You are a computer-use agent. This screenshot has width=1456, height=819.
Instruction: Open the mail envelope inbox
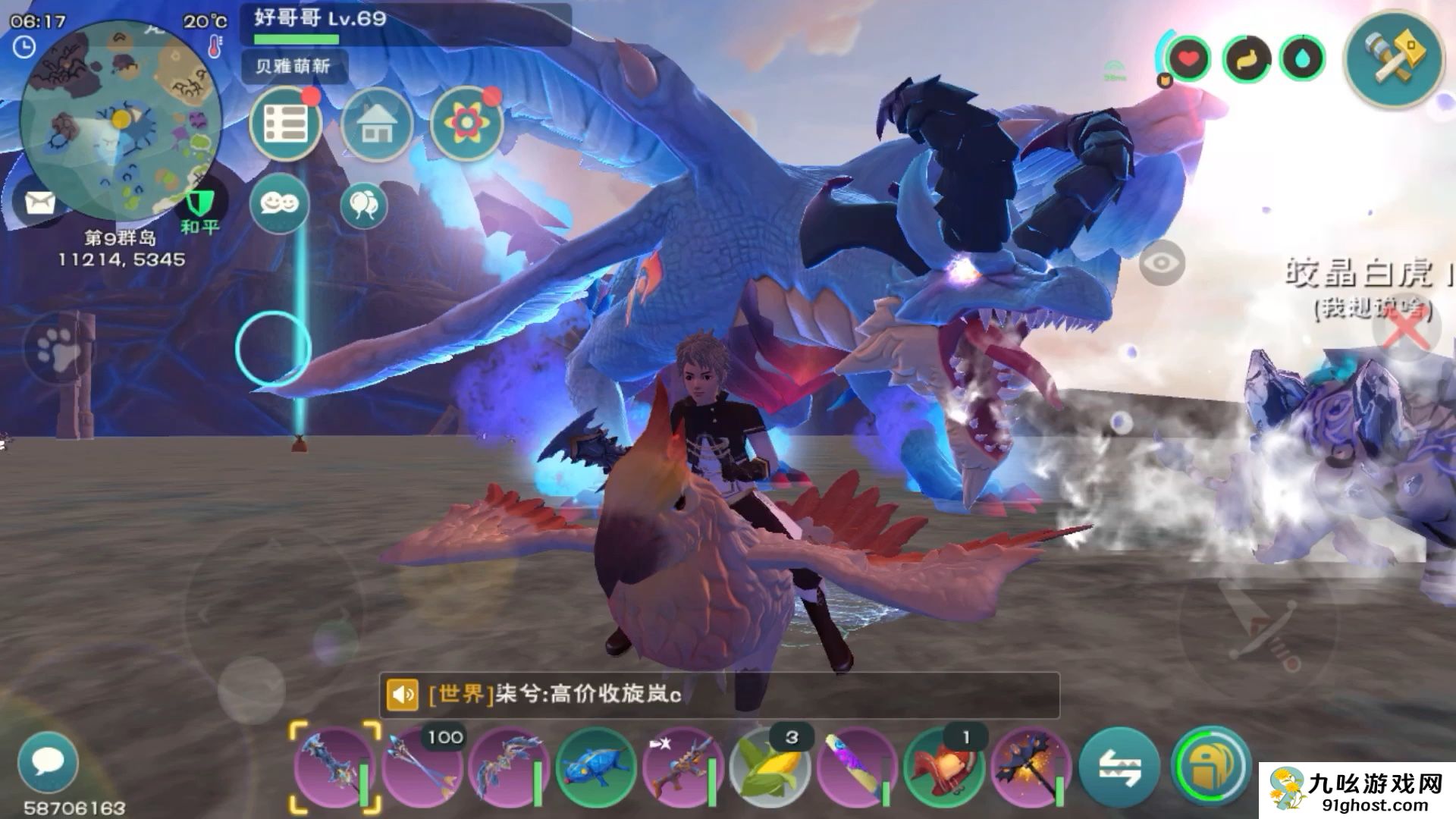point(39,202)
